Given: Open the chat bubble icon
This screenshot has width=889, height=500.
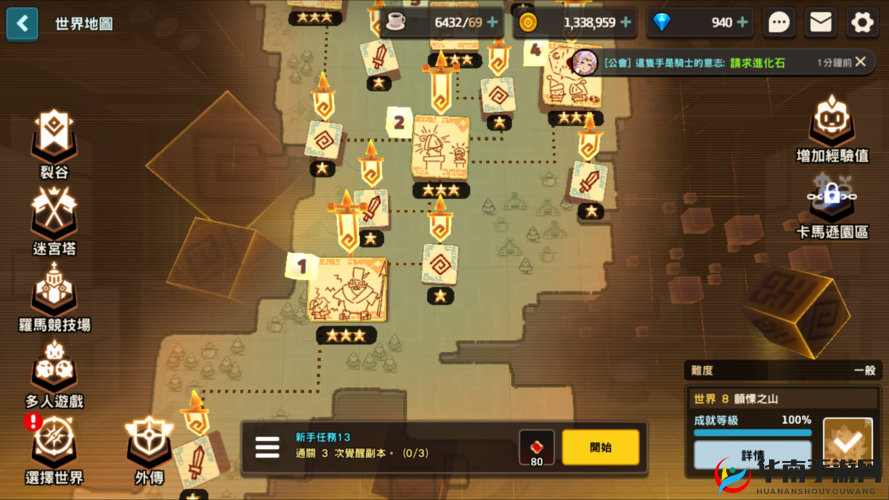Looking at the screenshot, I should [x=779, y=22].
